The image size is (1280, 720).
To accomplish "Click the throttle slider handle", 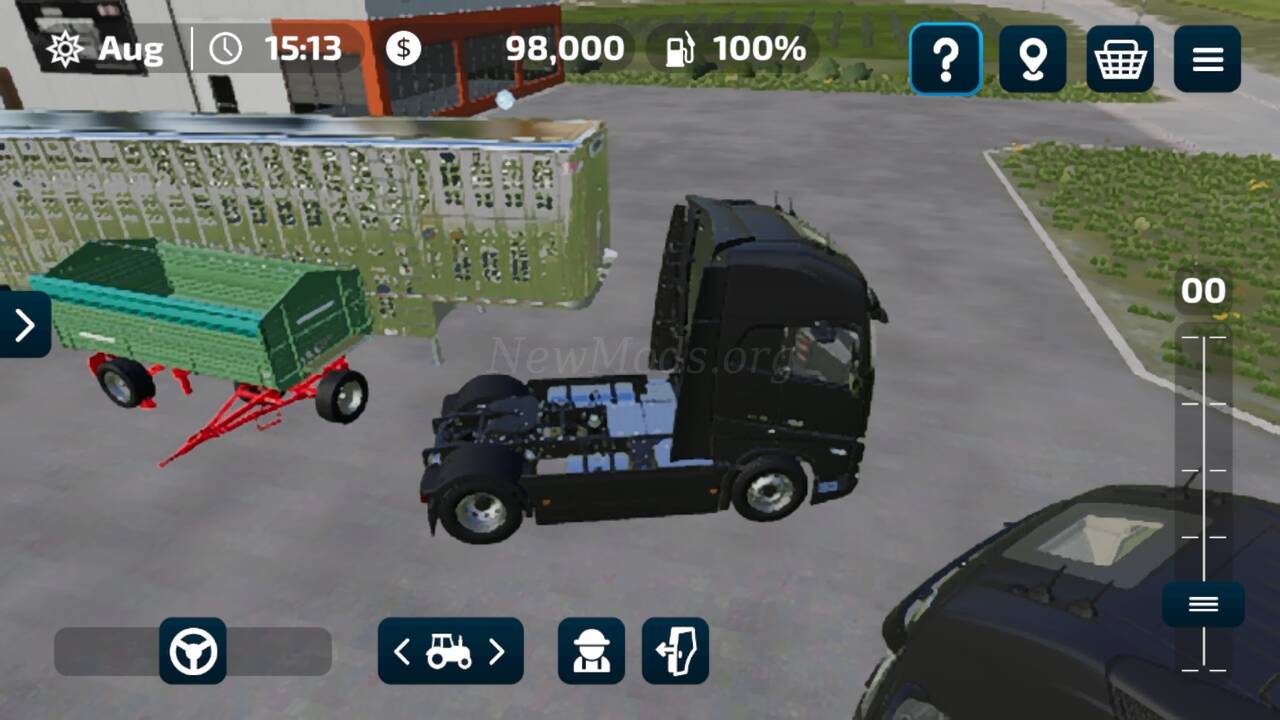I will (x=1203, y=604).
